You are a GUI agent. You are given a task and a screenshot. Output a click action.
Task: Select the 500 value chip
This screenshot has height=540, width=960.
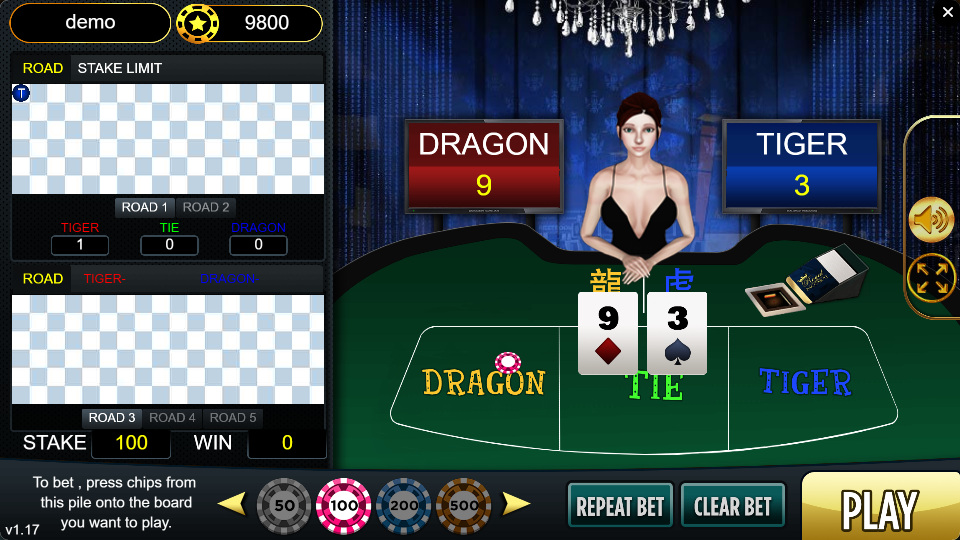click(x=463, y=506)
